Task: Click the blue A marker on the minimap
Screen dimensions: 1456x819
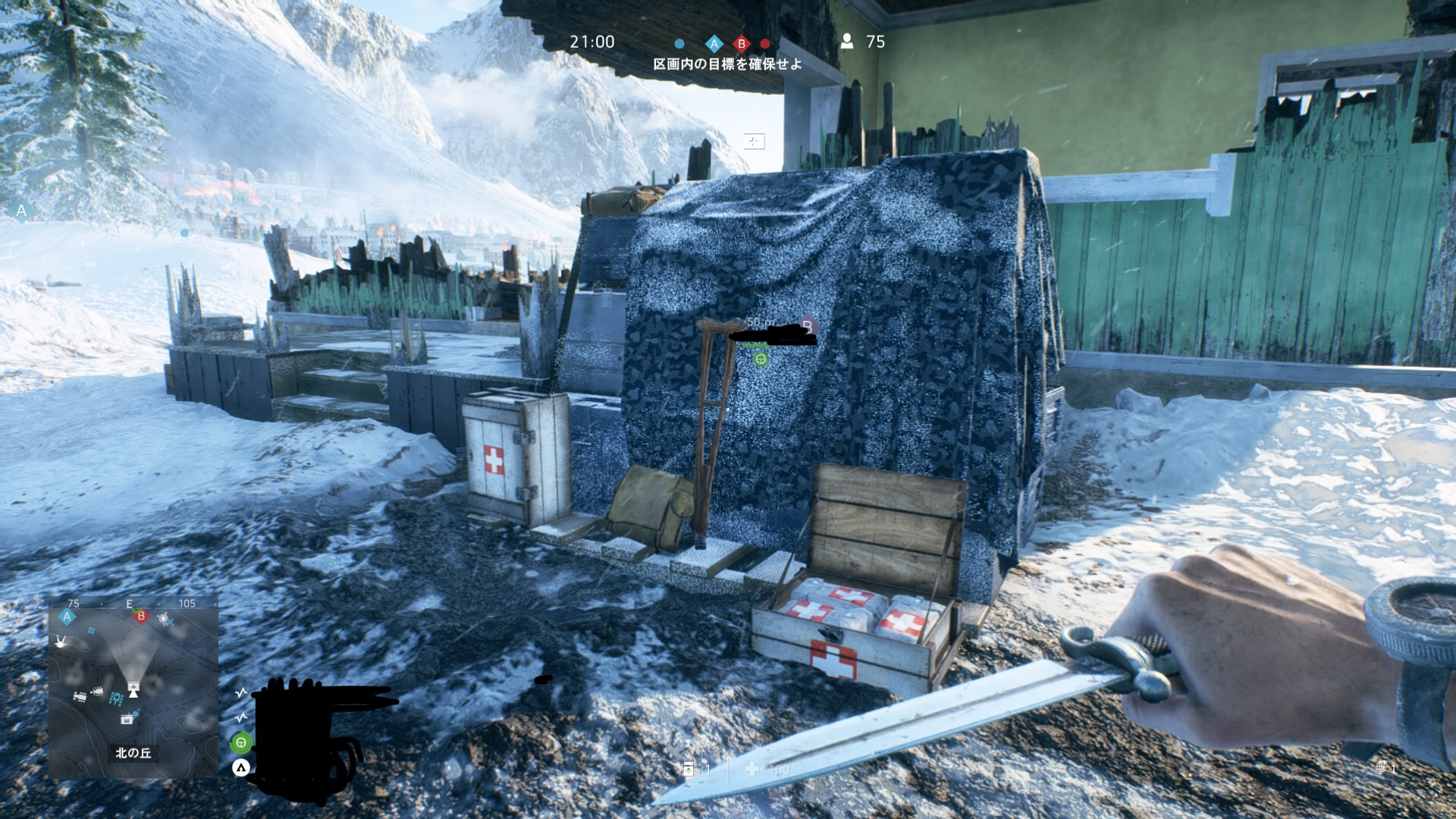Action: 67,617
